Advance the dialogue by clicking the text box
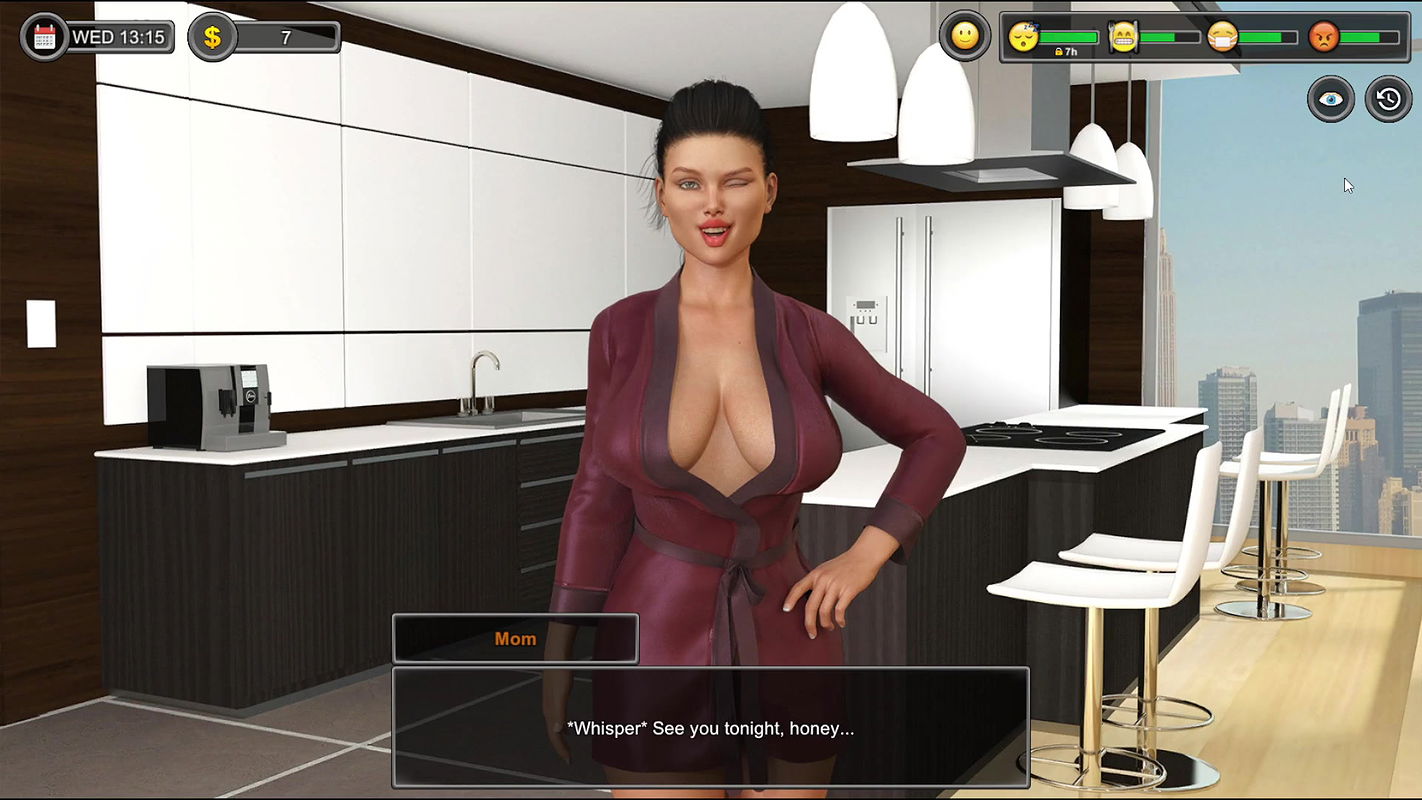 pyautogui.click(x=710, y=727)
